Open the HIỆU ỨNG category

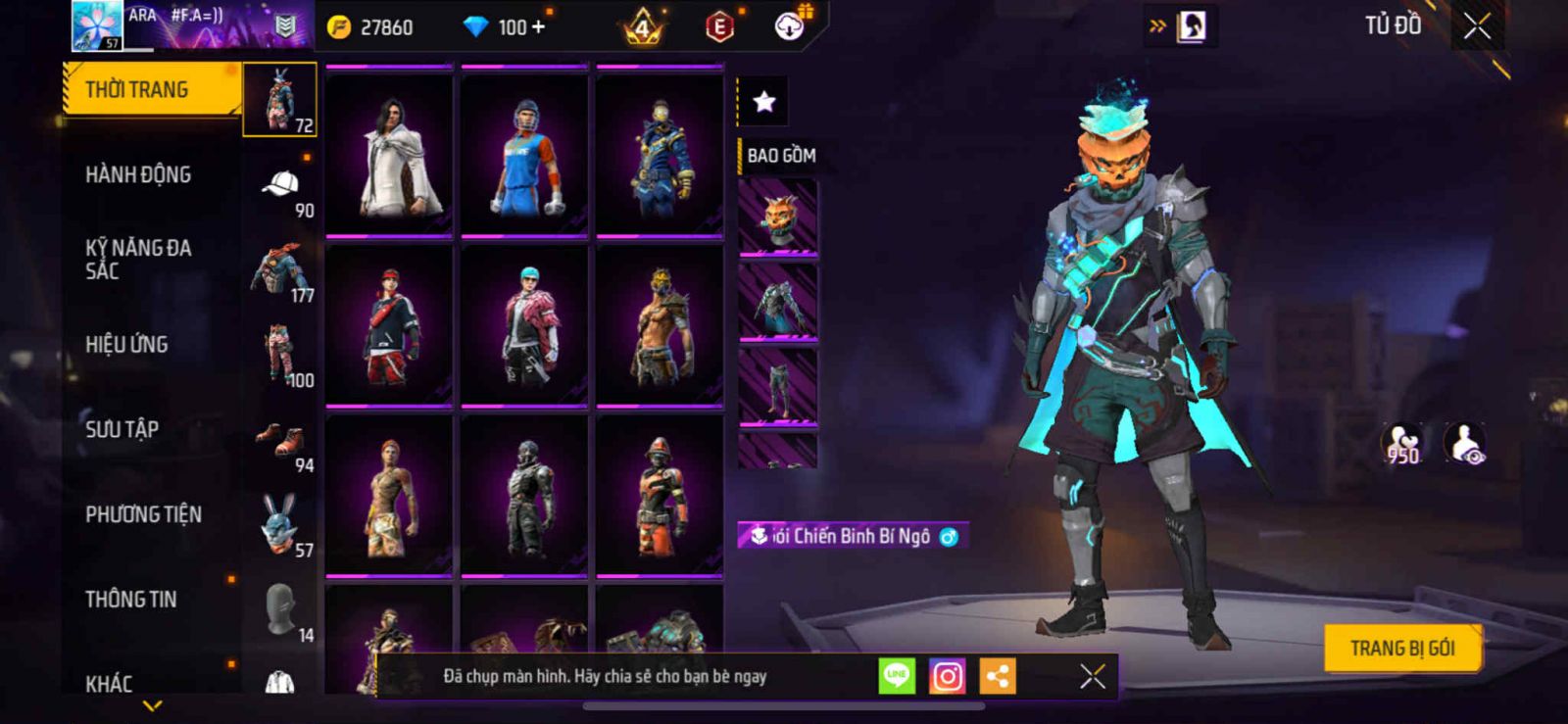(126, 345)
